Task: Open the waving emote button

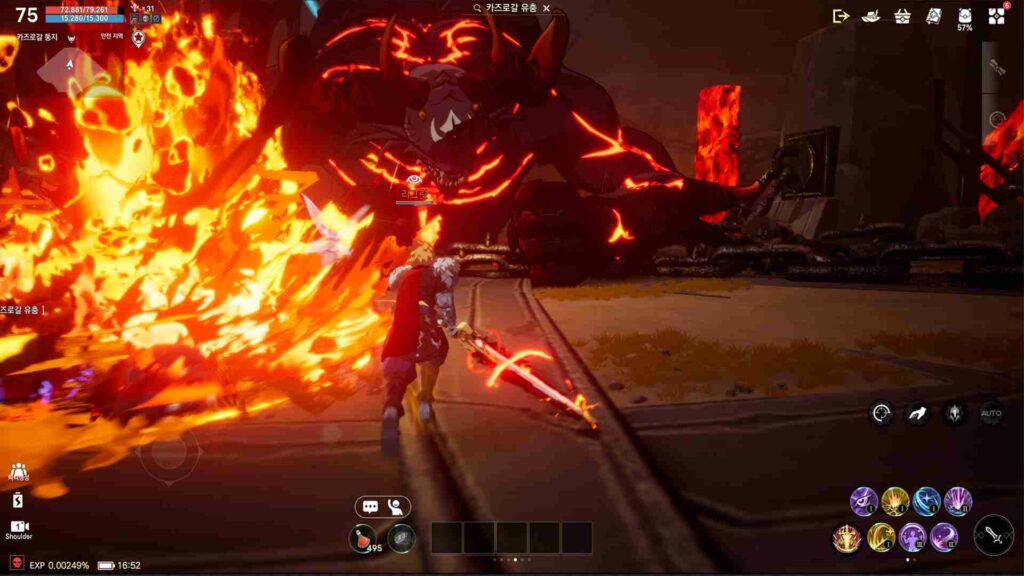Action: tap(396, 507)
